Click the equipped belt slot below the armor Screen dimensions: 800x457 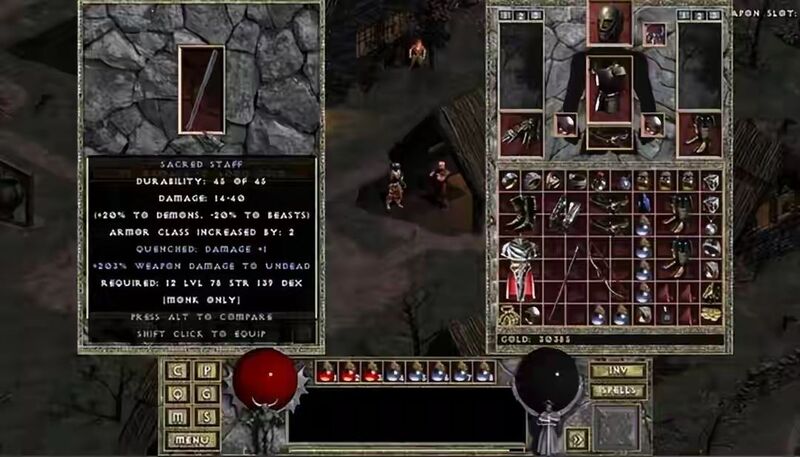point(608,136)
